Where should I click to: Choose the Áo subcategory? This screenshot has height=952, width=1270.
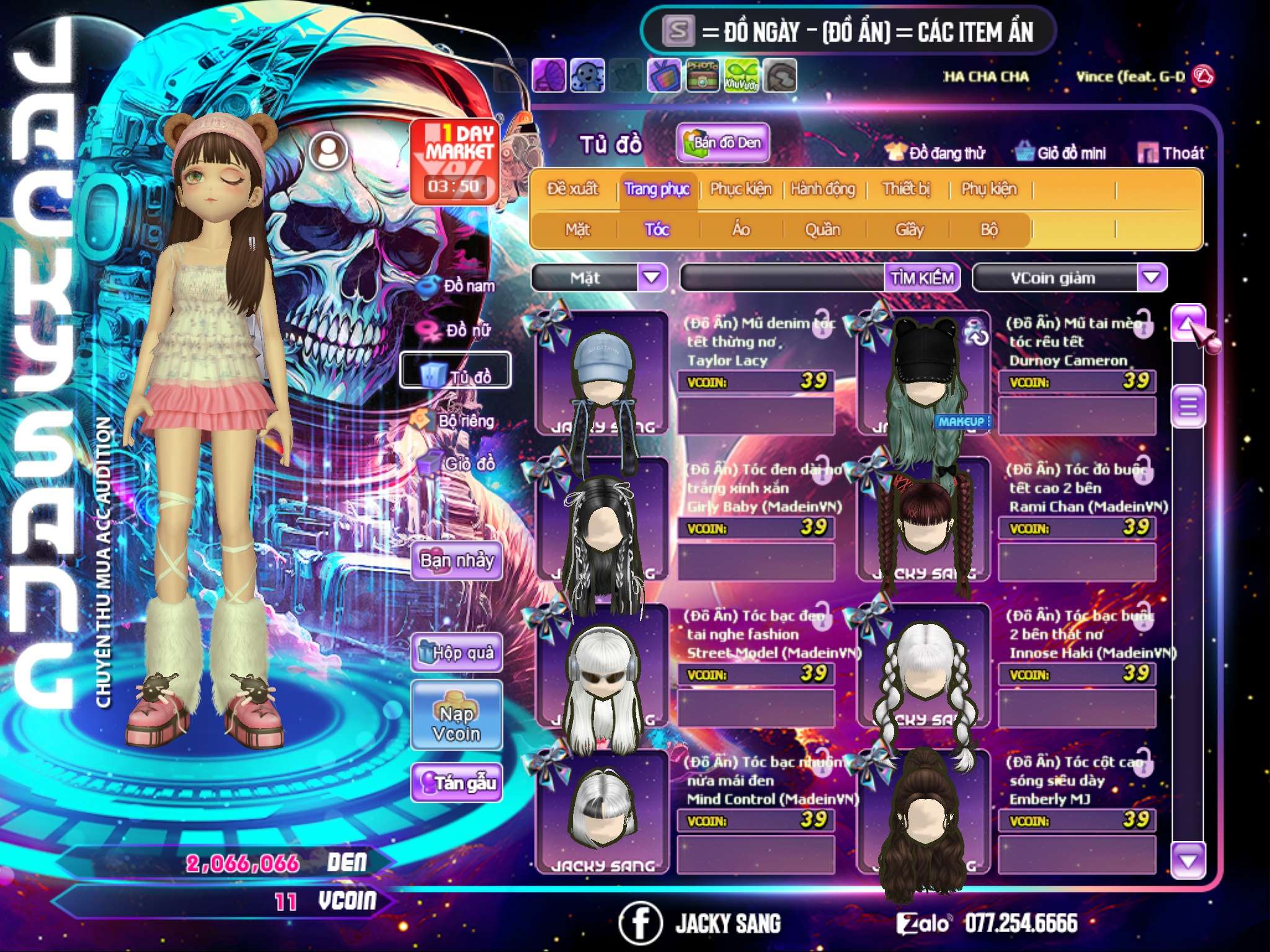(741, 230)
